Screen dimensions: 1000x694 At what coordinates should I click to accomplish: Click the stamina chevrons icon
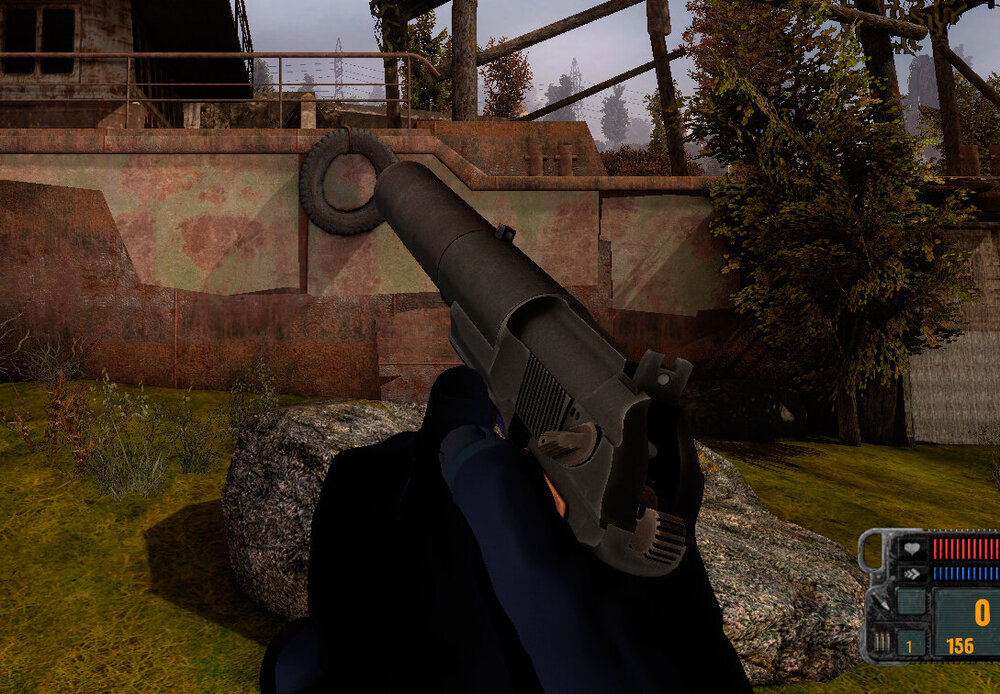[x=911, y=574]
